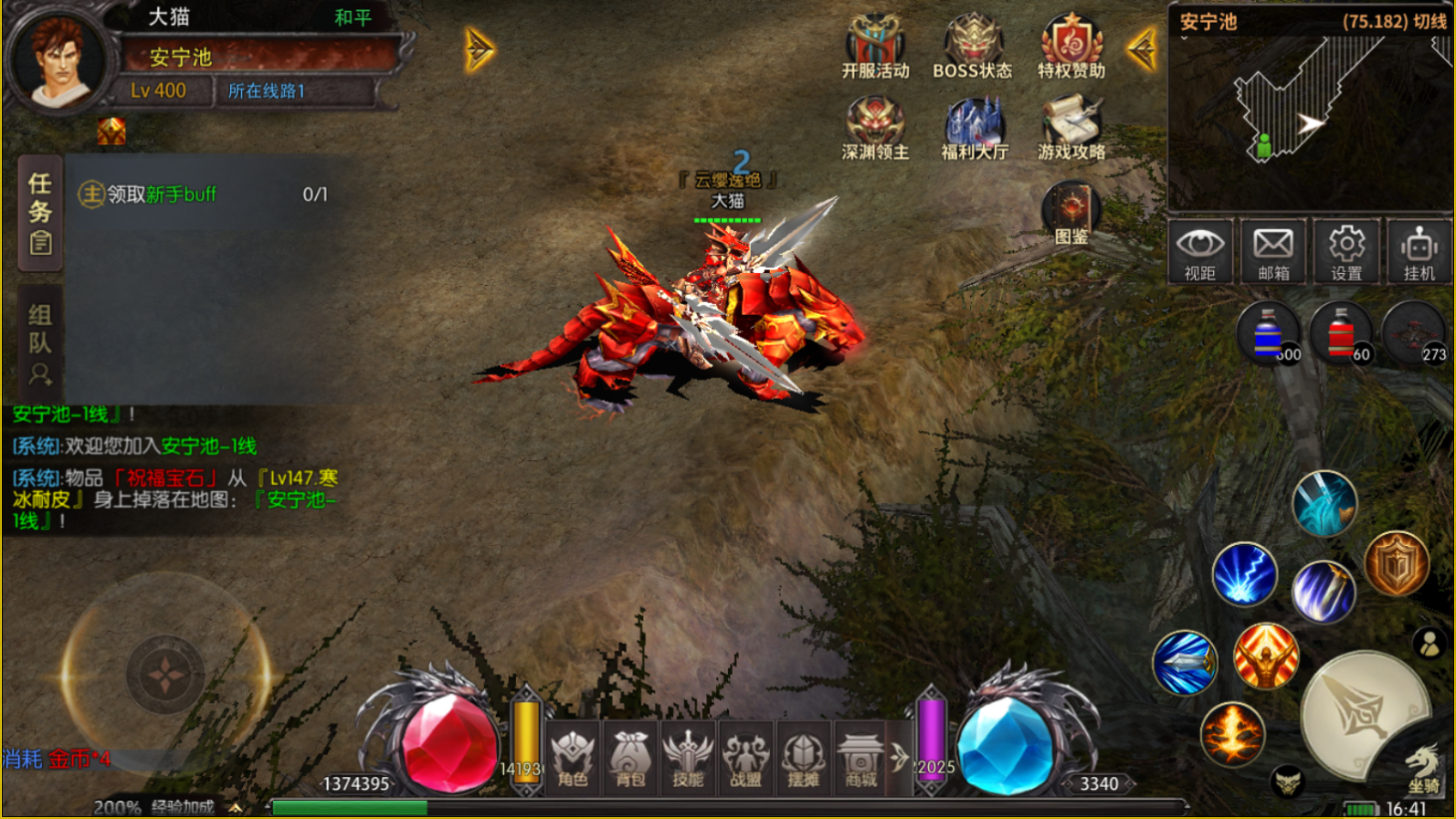The width and height of the screenshot is (1456, 819).
Task: Use the red health potion slot
Action: pos(1341,333)
